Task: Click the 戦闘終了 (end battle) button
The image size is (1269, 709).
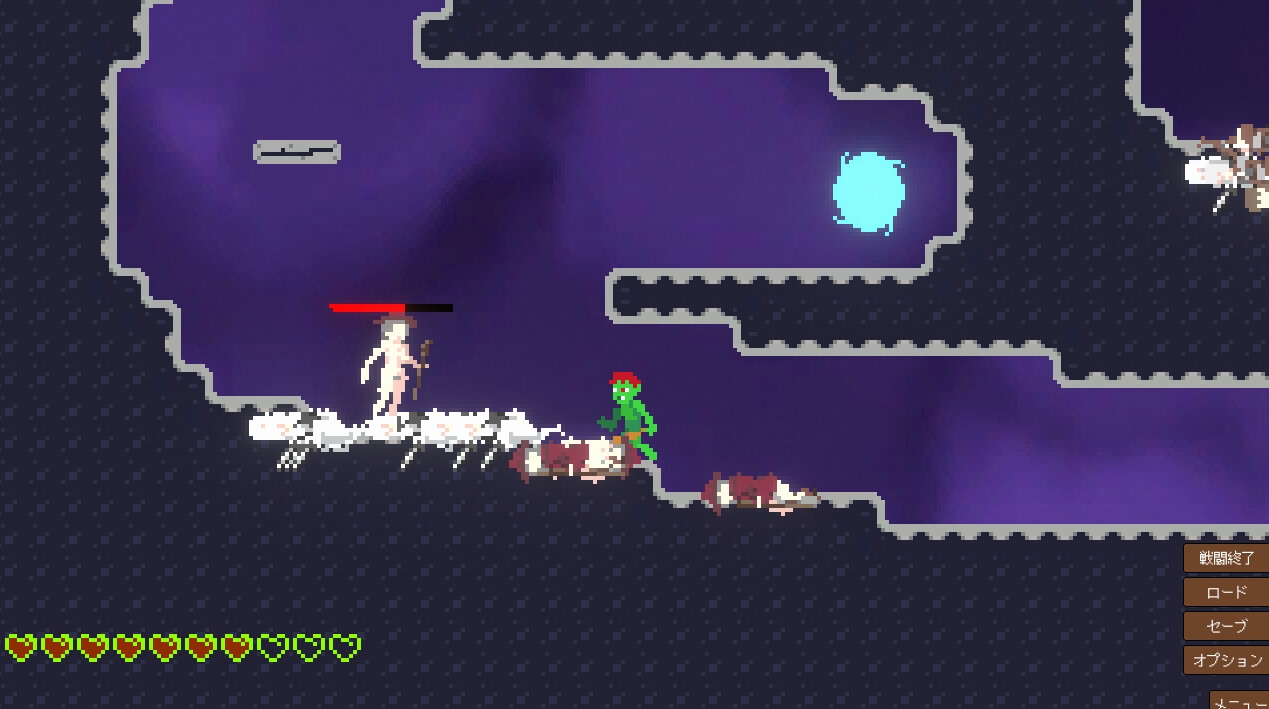Action: (x=1226, y=558)
